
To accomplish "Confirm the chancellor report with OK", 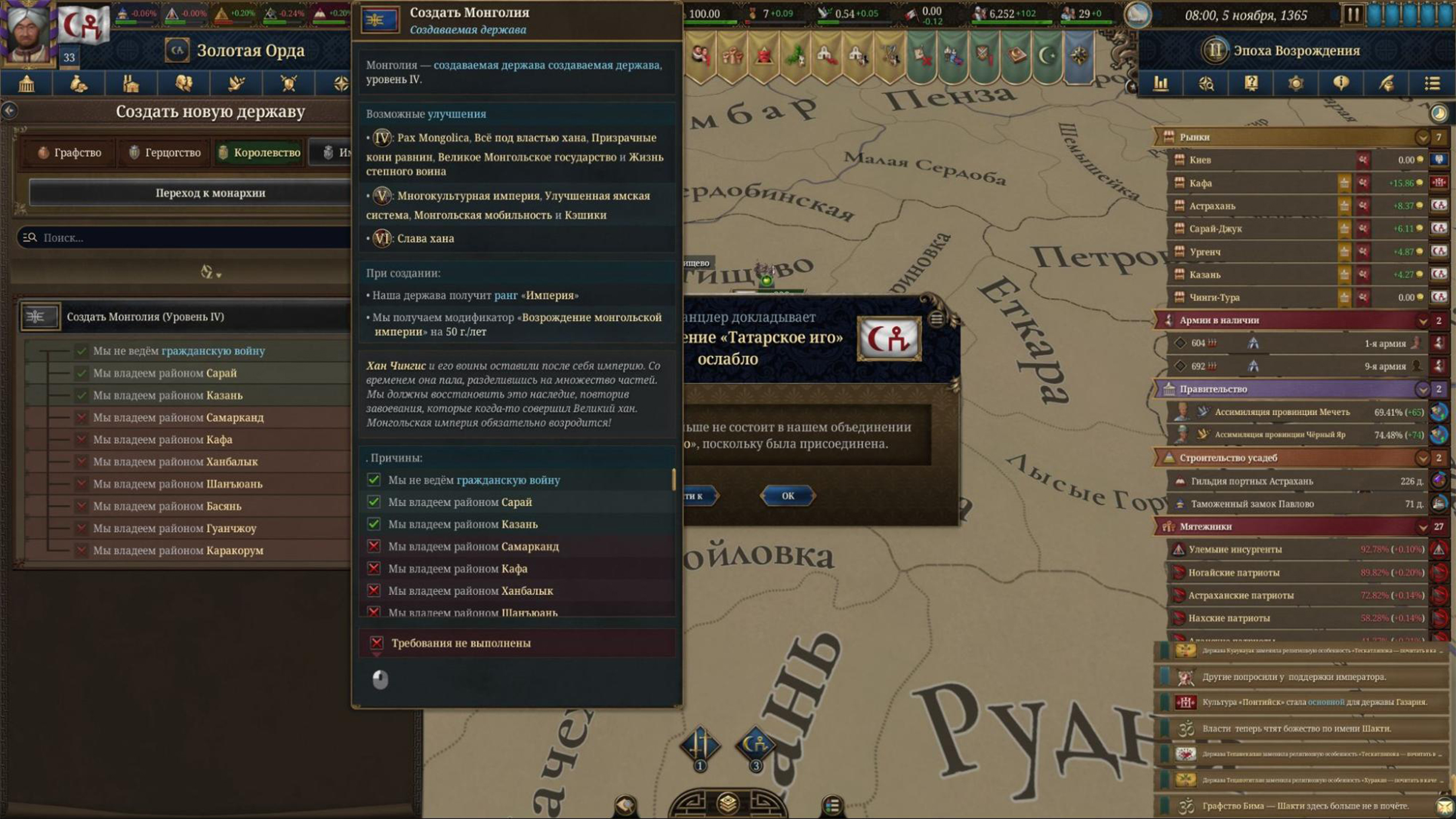I will point(787,496).
